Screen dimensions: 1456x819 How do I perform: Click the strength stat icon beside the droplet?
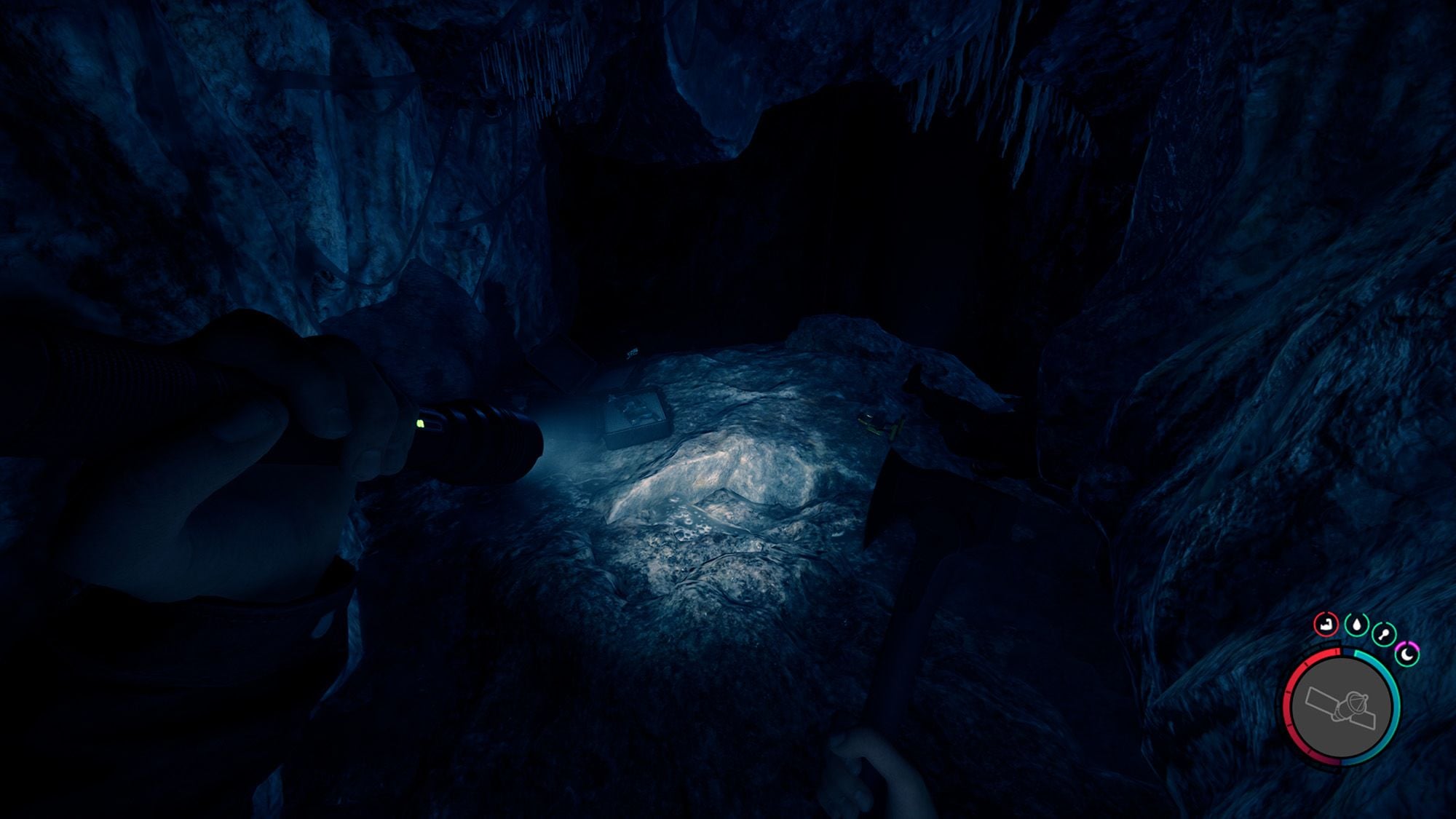tap(1384, 633)
